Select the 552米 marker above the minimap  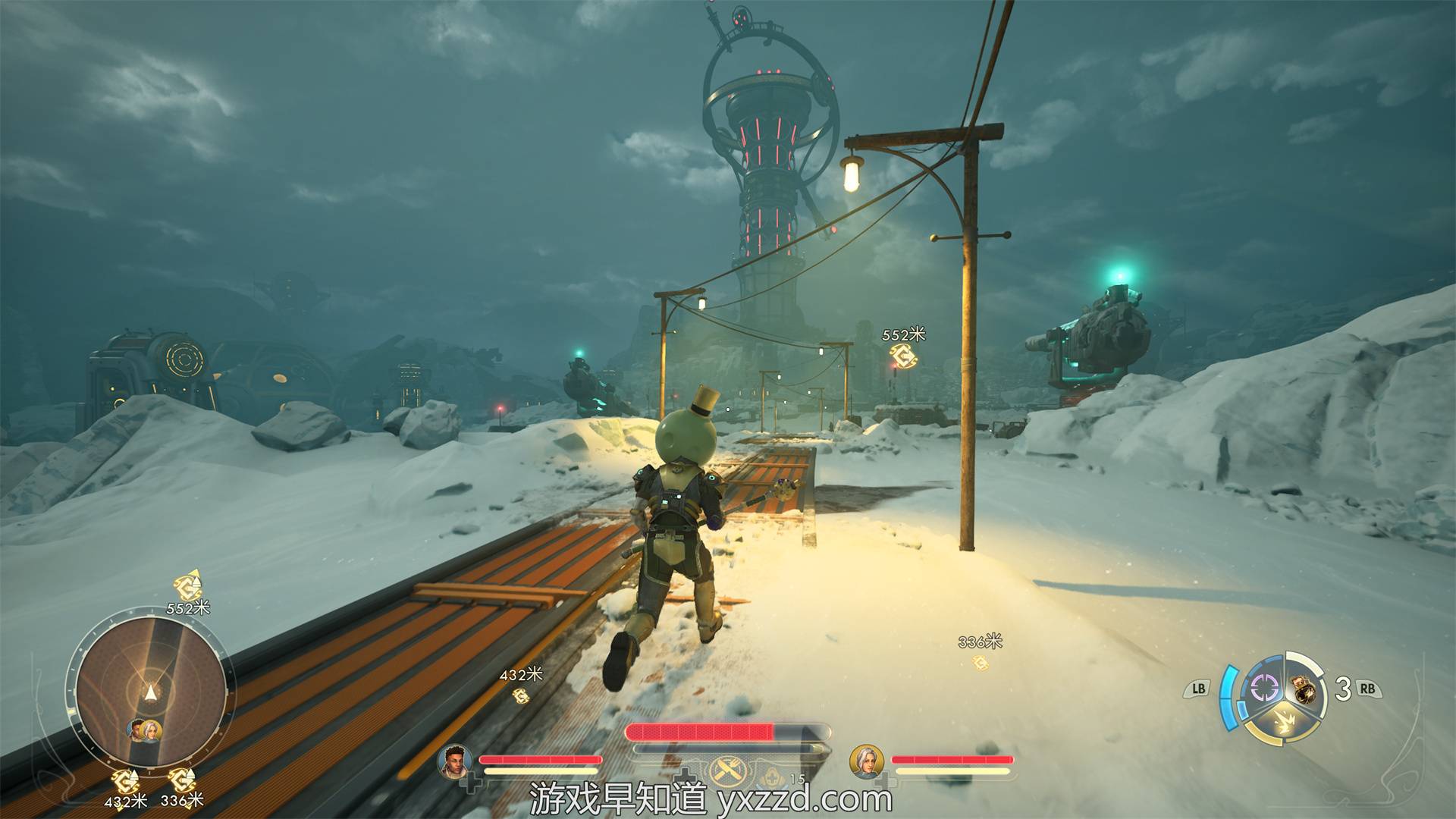(x=187, y=586)
